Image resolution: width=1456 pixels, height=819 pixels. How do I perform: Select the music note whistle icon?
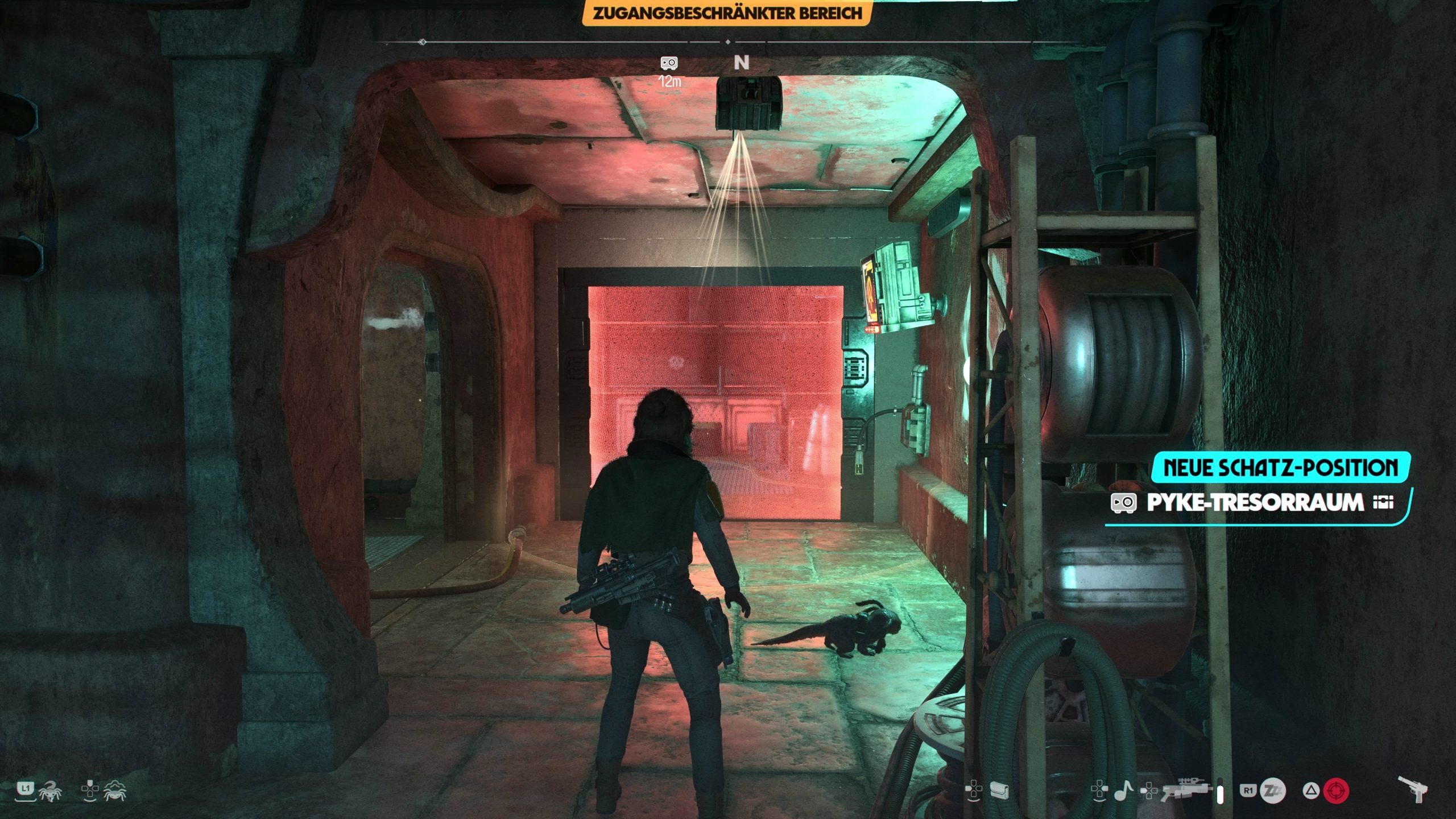tap(1123, 790)
